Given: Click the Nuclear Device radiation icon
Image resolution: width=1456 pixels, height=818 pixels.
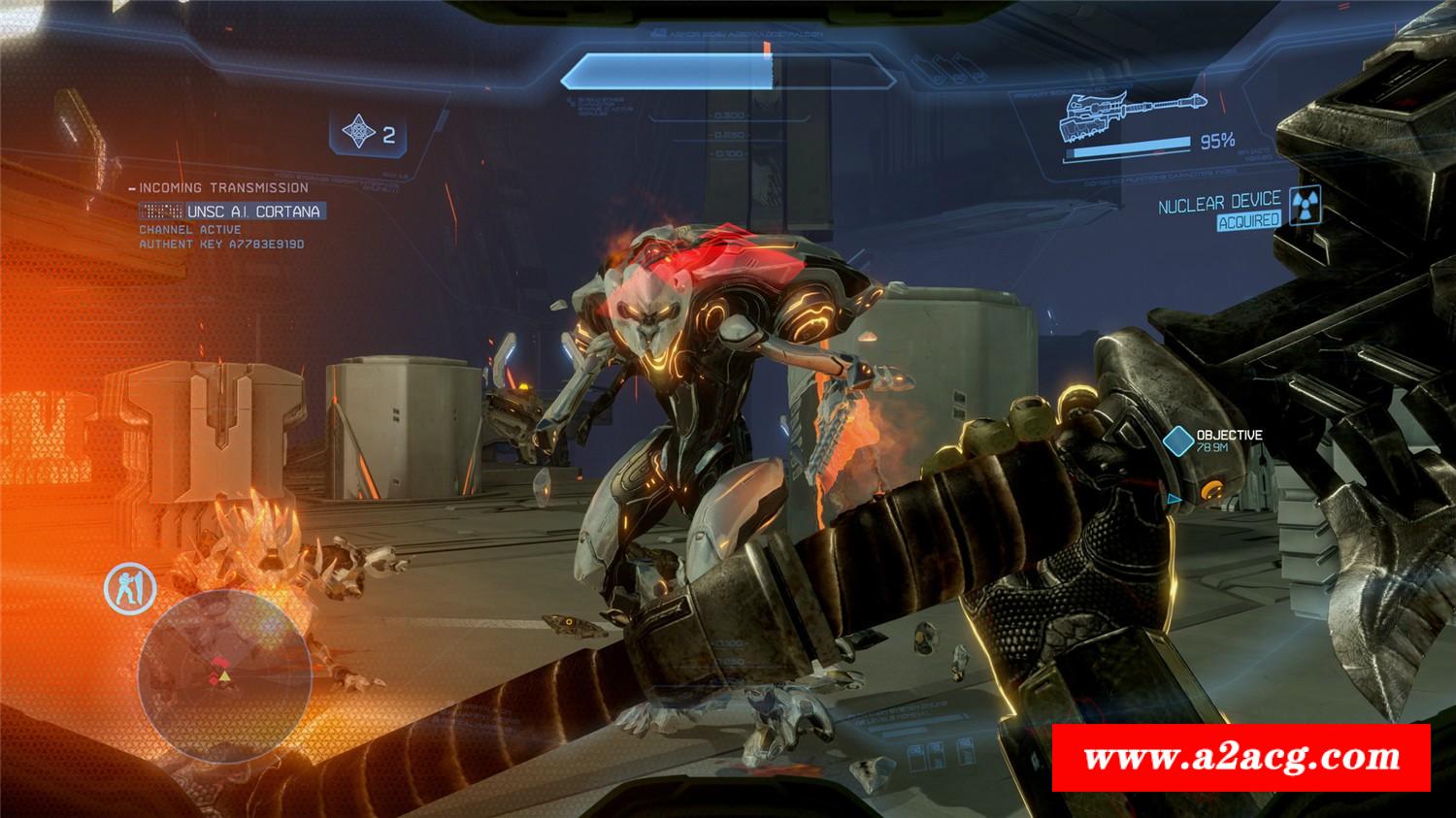Looking at the screenshot, I should click(x=1306, y=205).
